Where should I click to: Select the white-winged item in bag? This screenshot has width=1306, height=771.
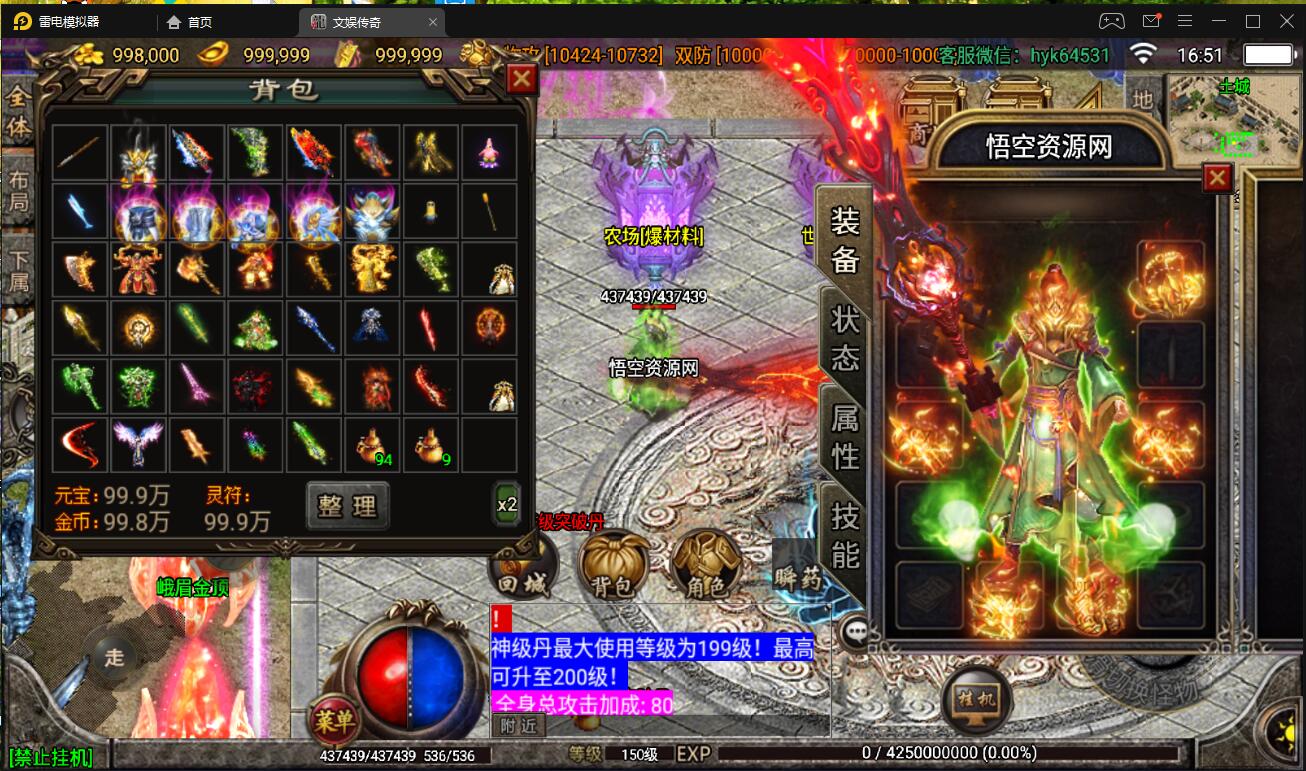coord(138,445)
